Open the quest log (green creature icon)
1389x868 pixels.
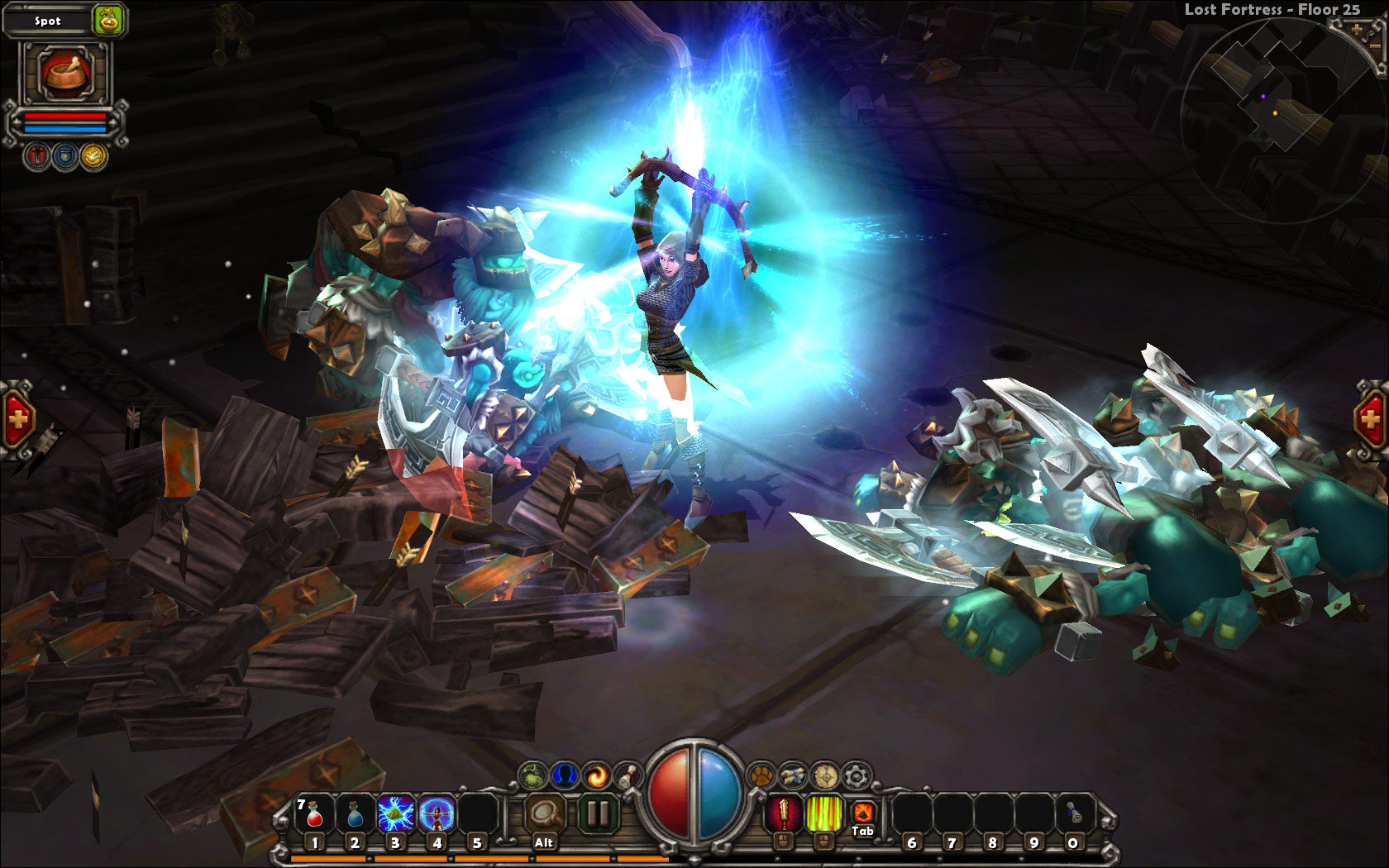(x=532, y=775)
